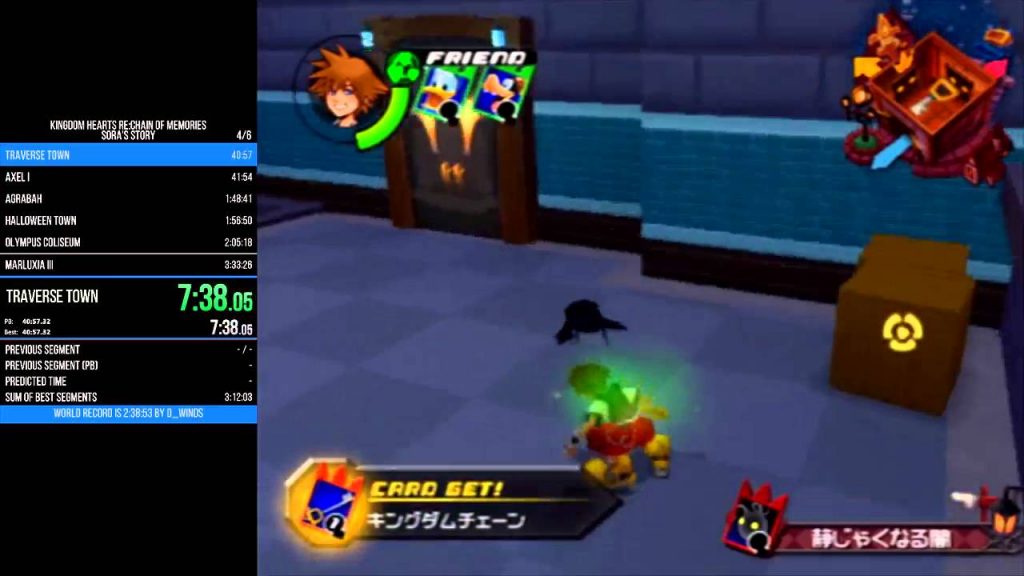Pick the Olympus Coliseum split row
The image size is (1024, 576).
coord(128,243)
